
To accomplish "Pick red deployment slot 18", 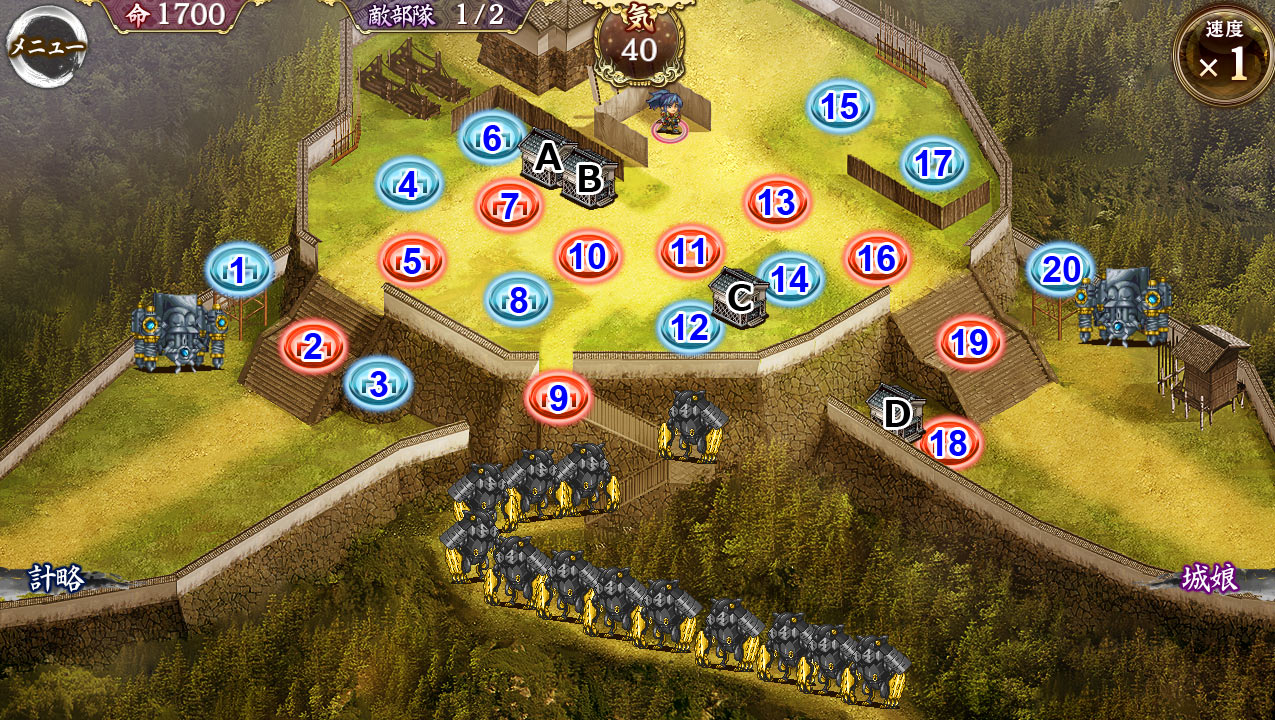I will (x=949, y=443).
